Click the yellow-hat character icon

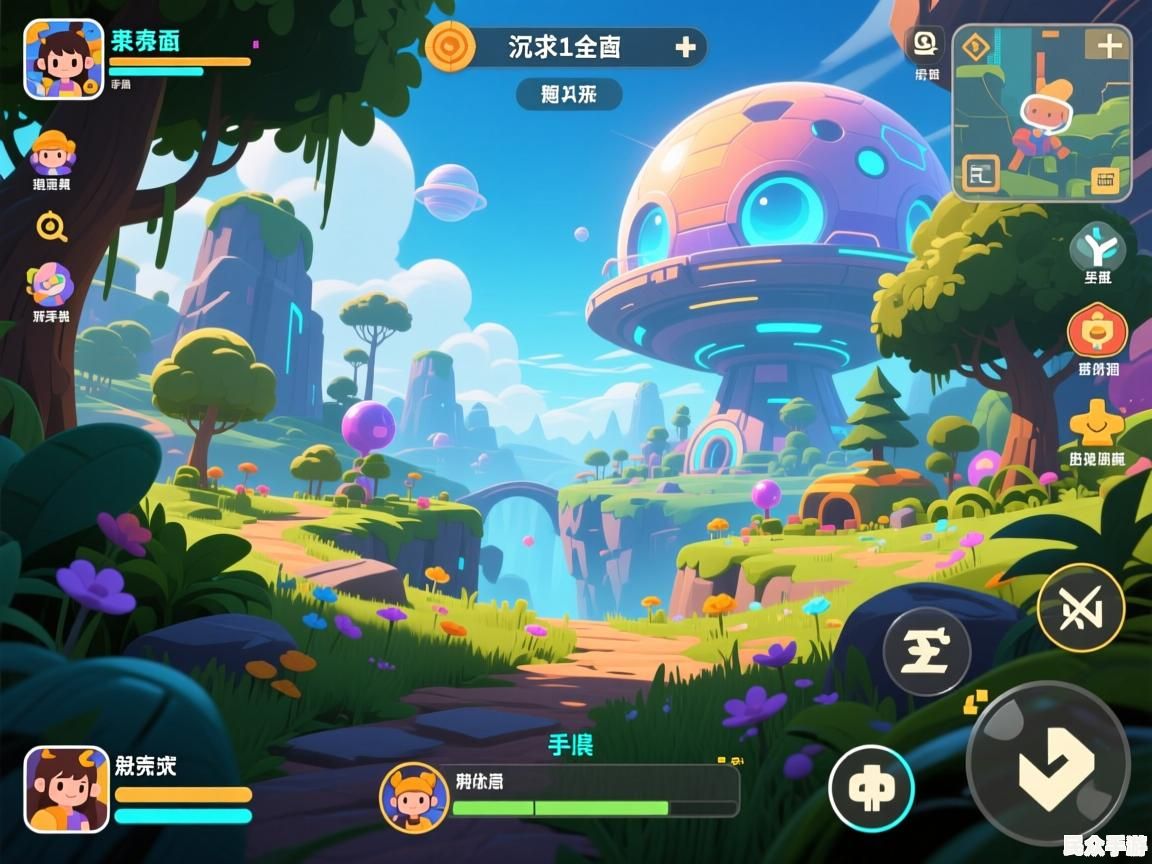tap(52, 153)
